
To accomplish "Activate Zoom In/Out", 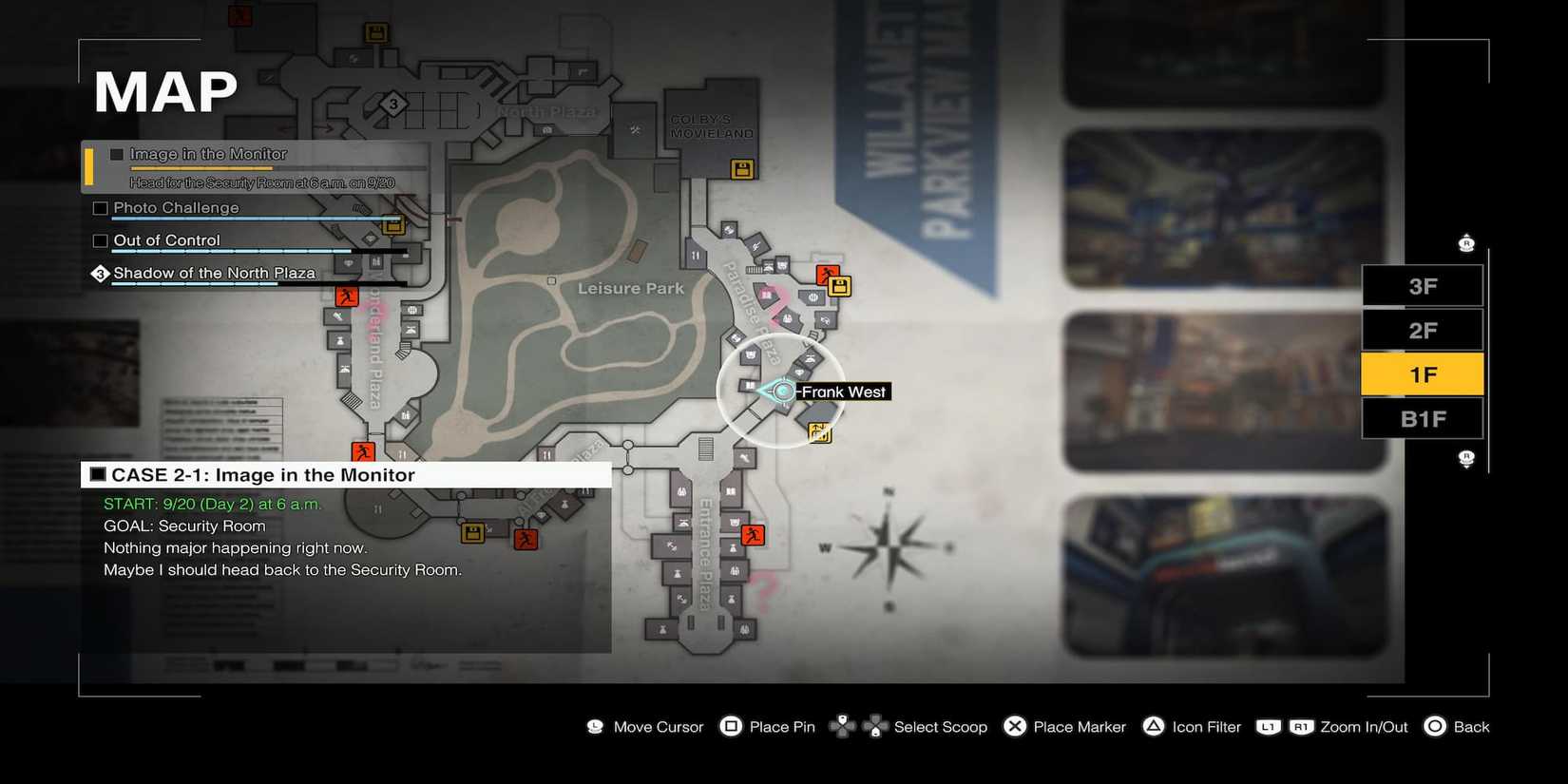I will 1283,726.
